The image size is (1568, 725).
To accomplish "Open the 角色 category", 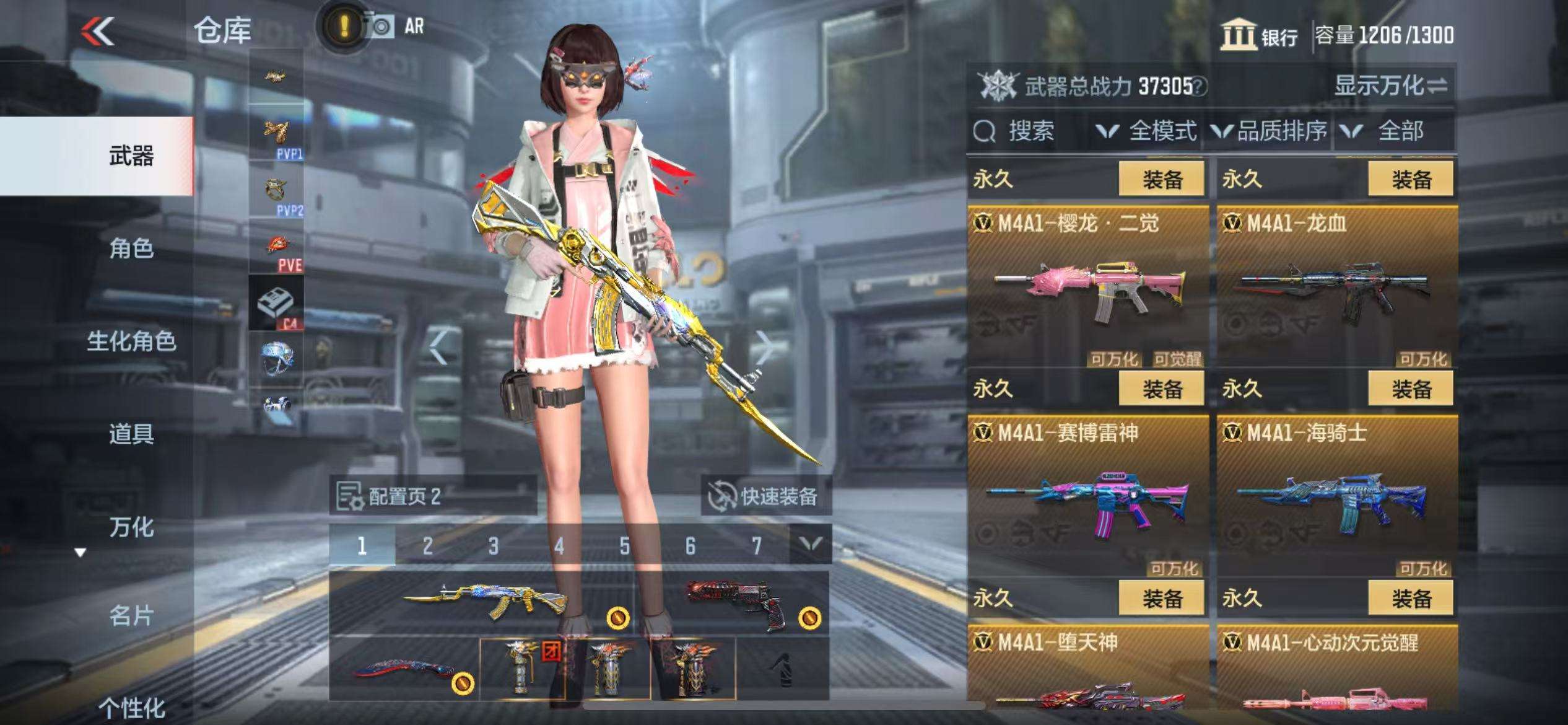I will point(131,249).
